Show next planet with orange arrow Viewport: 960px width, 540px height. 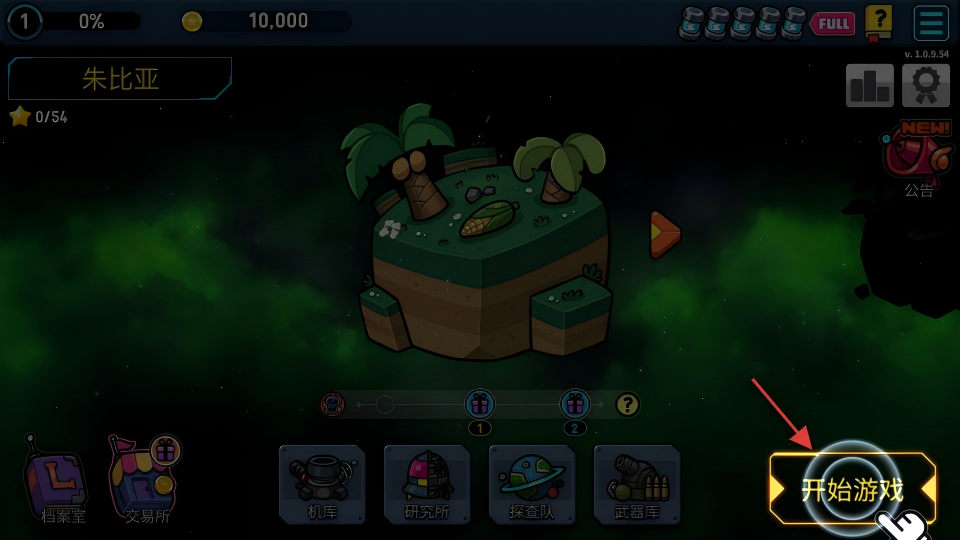(664, 234)
